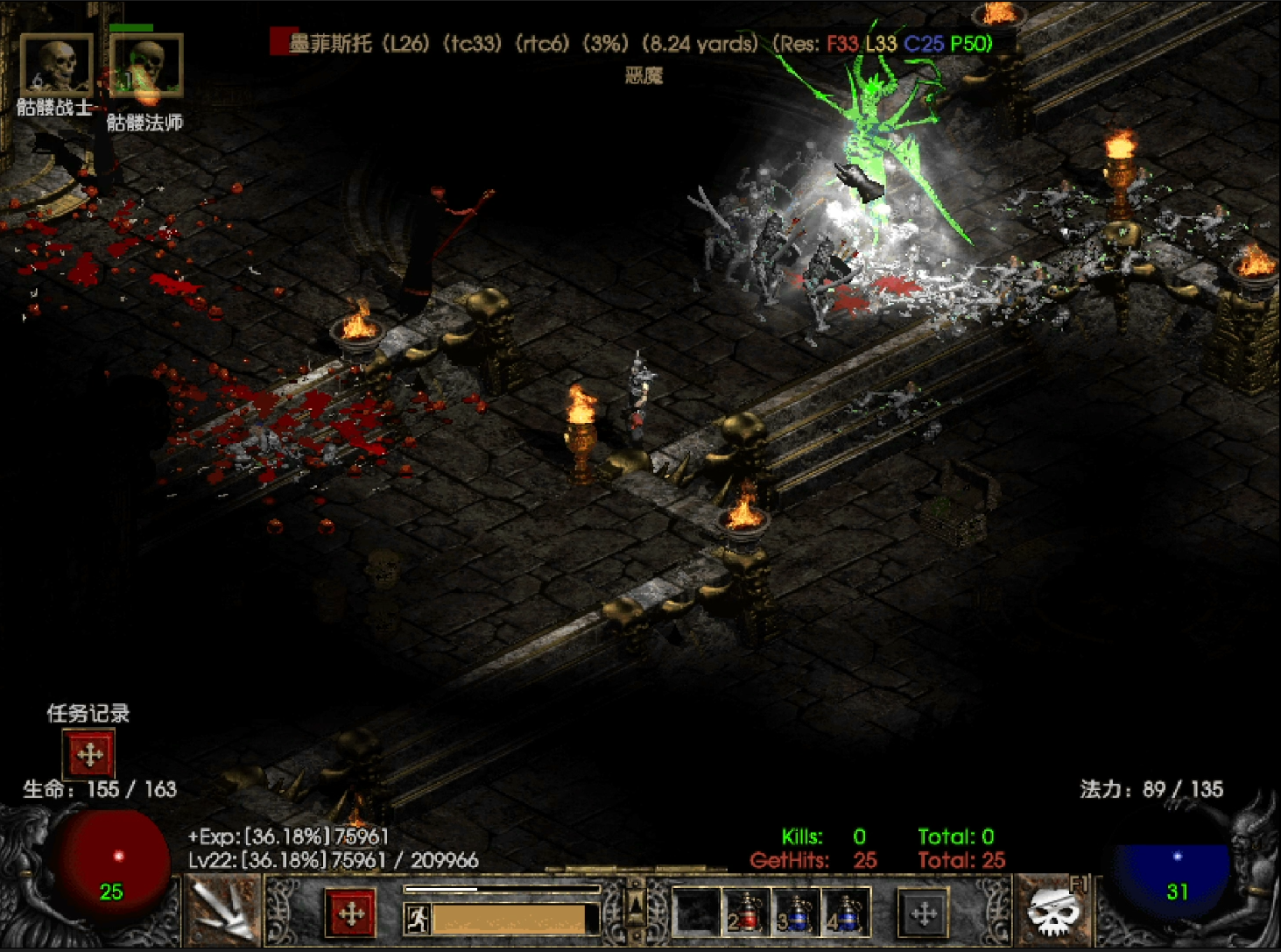Viewport: 1281px width, 952px height.
Task: Select the skeleton warrior minion portrait
Action: click(x=56, y=65)
